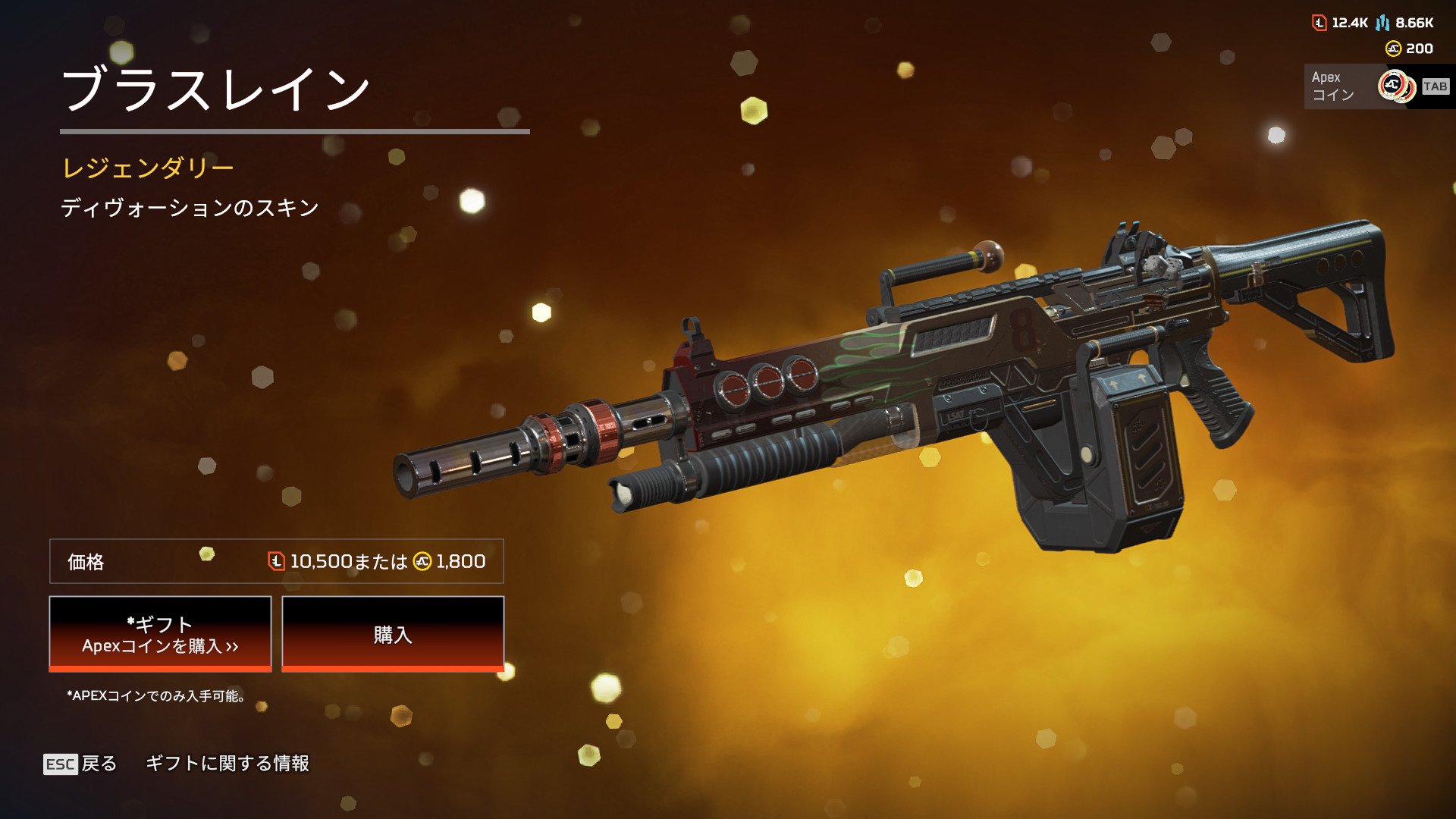Go back with the 戻る button
Screen dimensions: 1456x819
80,764
